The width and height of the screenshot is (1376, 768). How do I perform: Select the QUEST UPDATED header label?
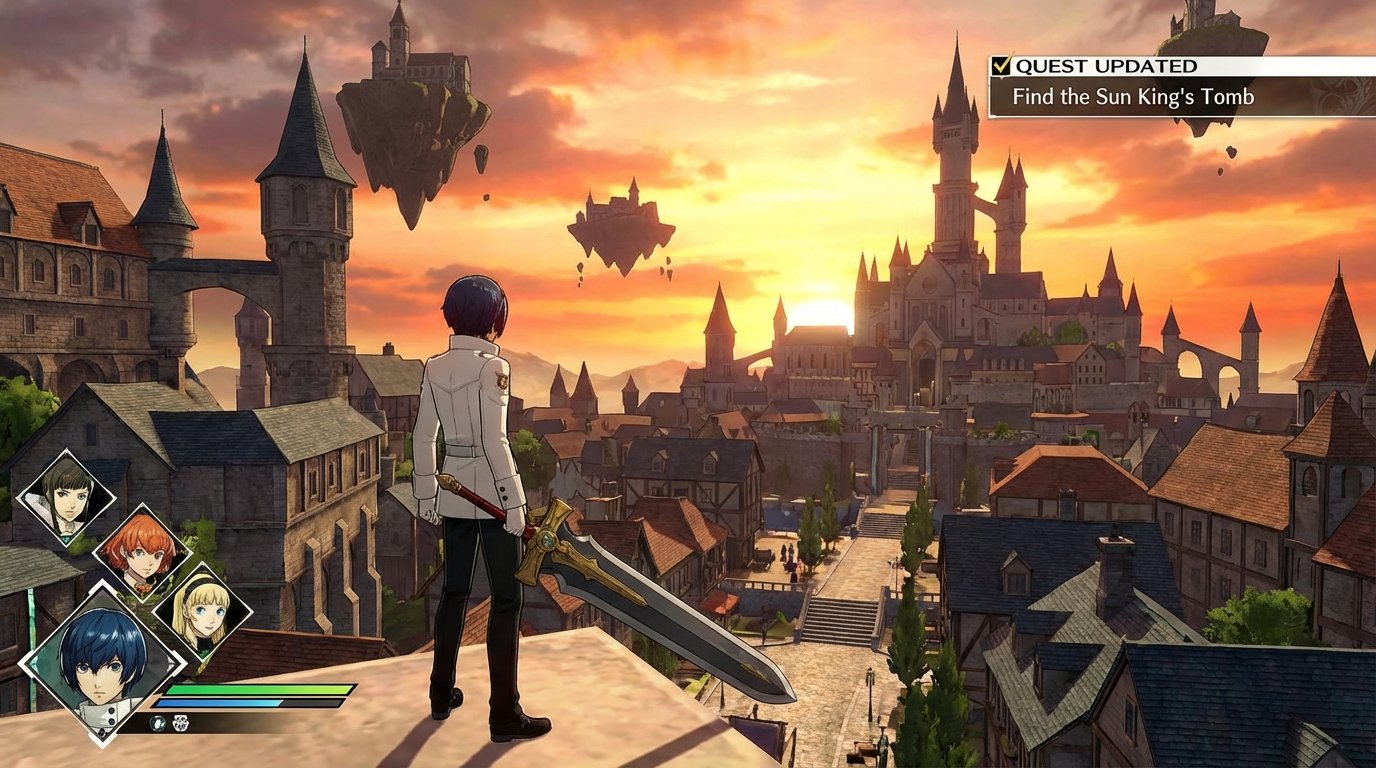click(1105, 66)
